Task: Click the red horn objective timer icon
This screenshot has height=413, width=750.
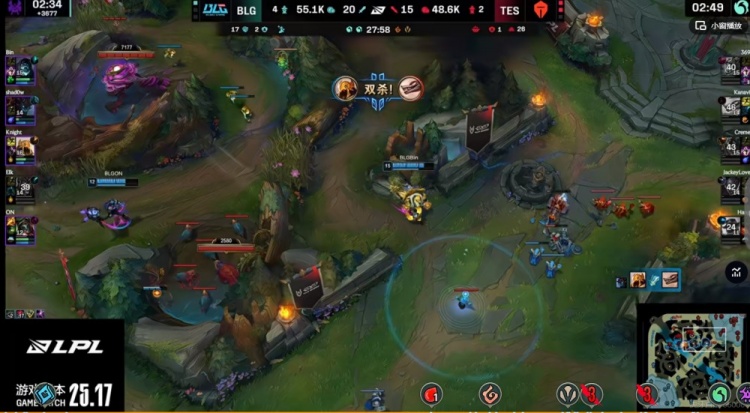Action: click(x=431, y=394)
